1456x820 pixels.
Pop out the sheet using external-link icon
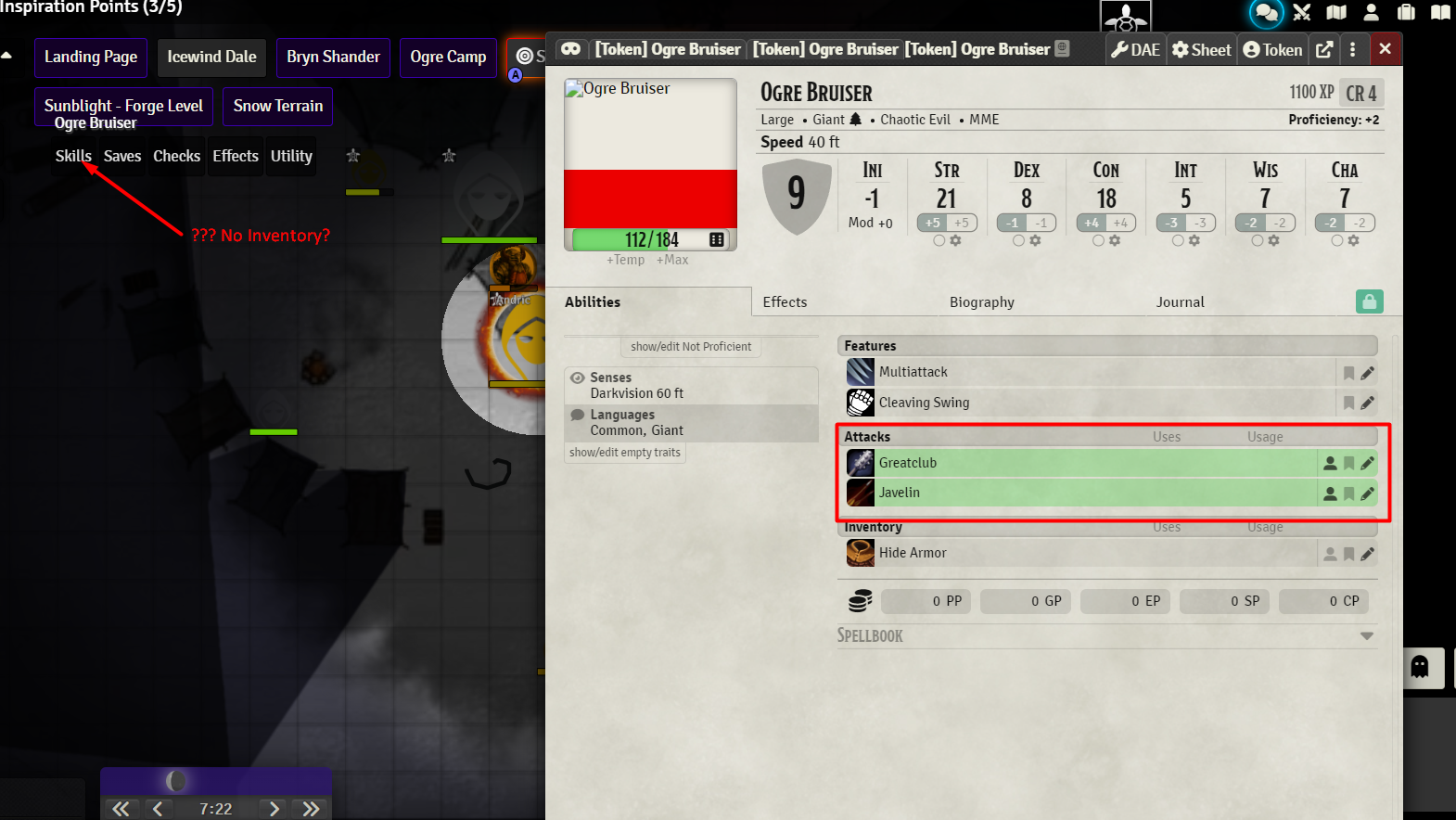click(1324, 49)
